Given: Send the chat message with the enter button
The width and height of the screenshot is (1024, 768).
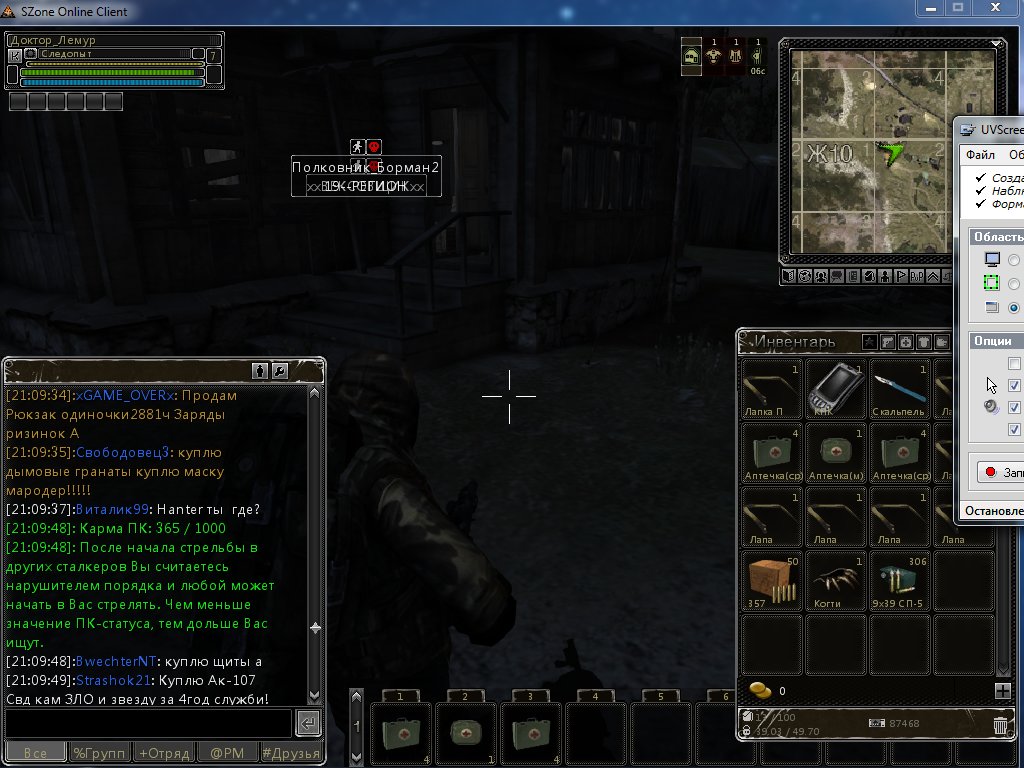Looking at the screenshot, I should click(x=309, y=723).
